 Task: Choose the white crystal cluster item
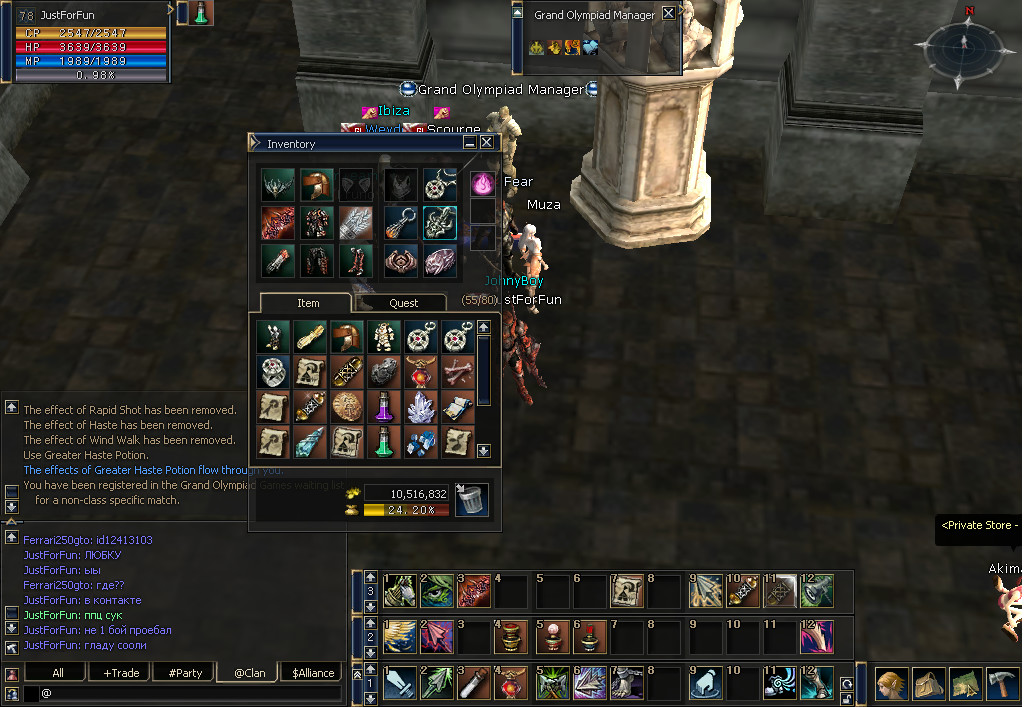coord(420,406)
